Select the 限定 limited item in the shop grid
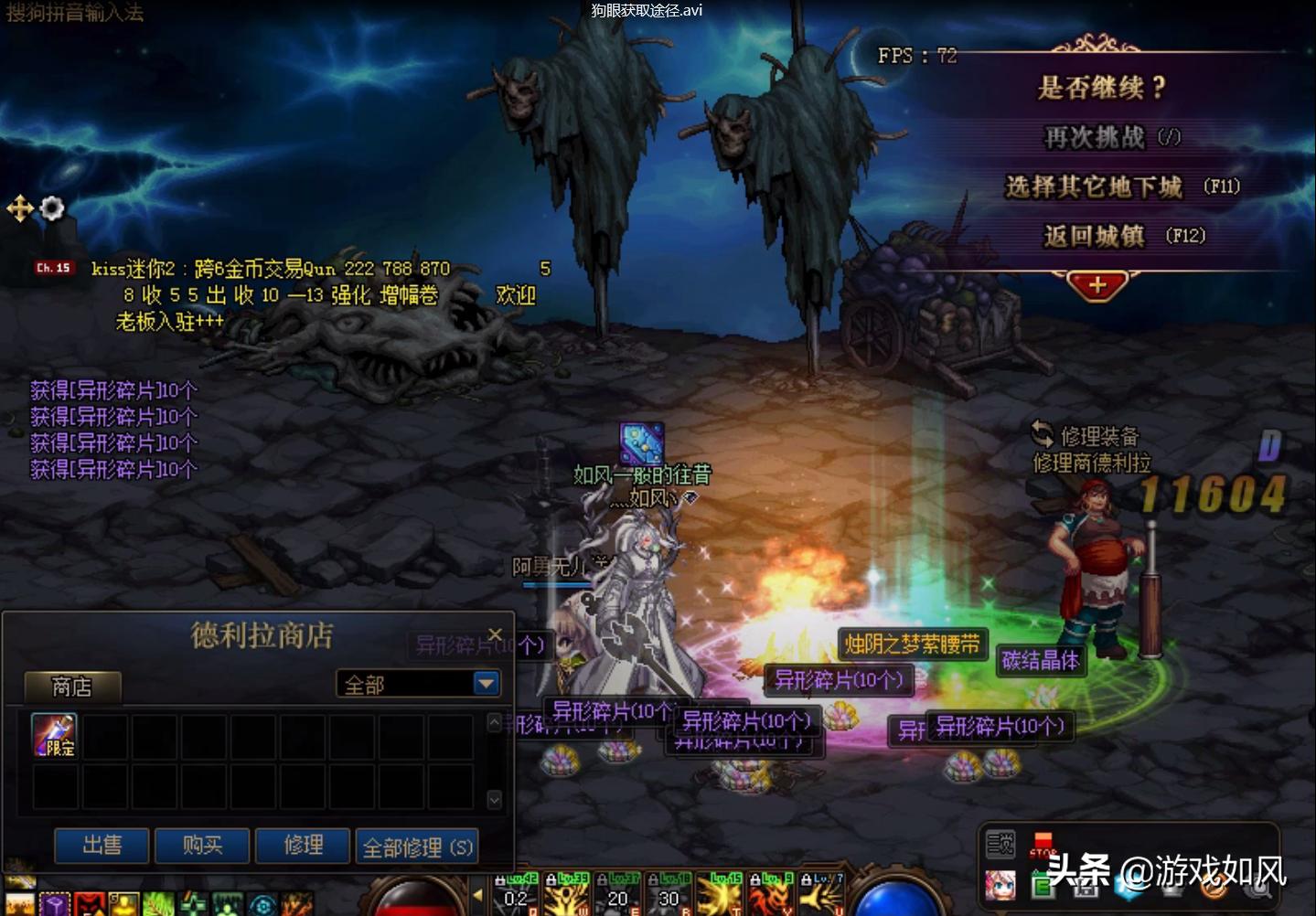Image resolution: width=1316 pixels, height=916 pixels. (x=52, y=734)
